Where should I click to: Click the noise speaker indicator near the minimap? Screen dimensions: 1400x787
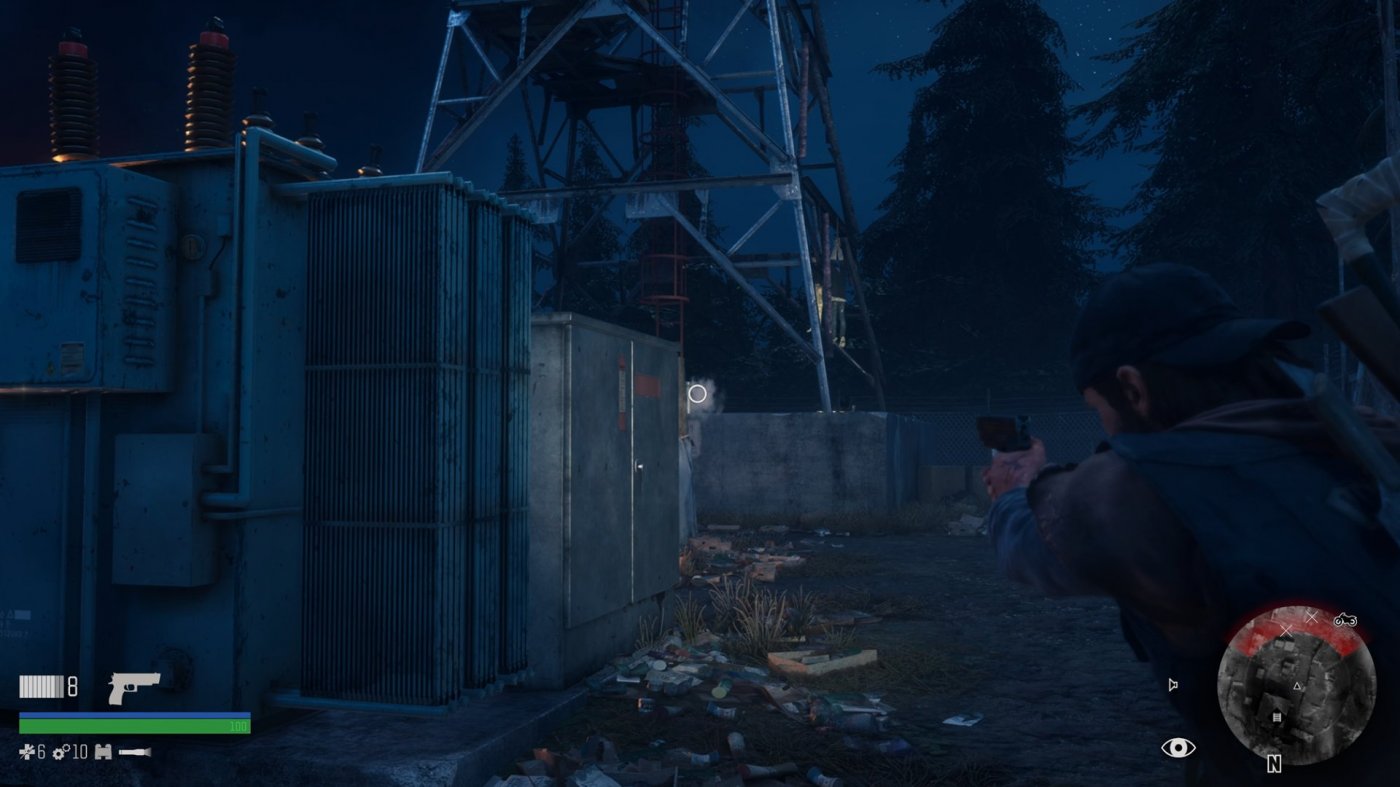click(1173, 684)
